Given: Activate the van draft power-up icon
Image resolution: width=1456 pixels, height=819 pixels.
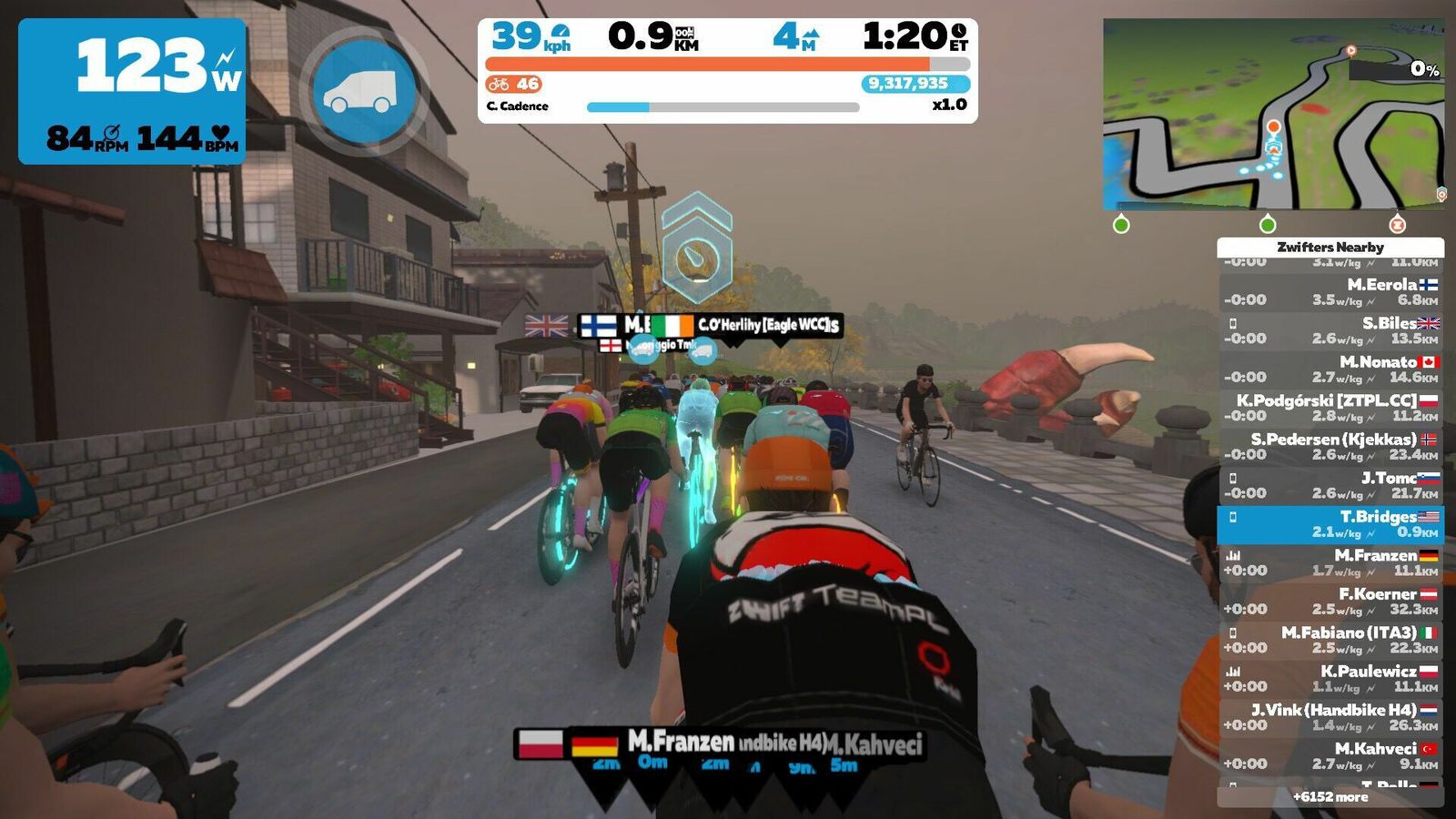Looking at the screenshot, I should coord(363,92).
